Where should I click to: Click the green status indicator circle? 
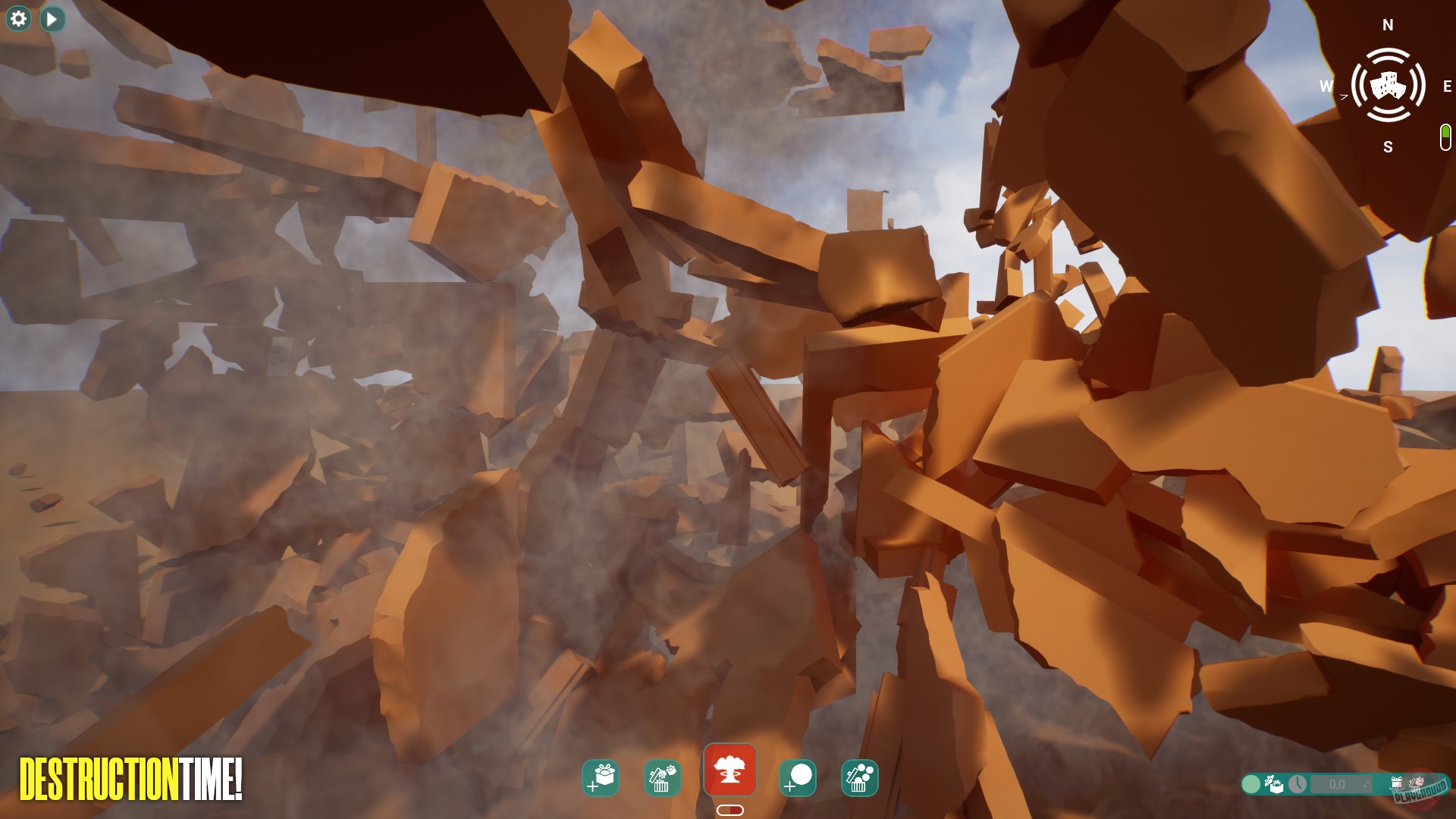1251,784
